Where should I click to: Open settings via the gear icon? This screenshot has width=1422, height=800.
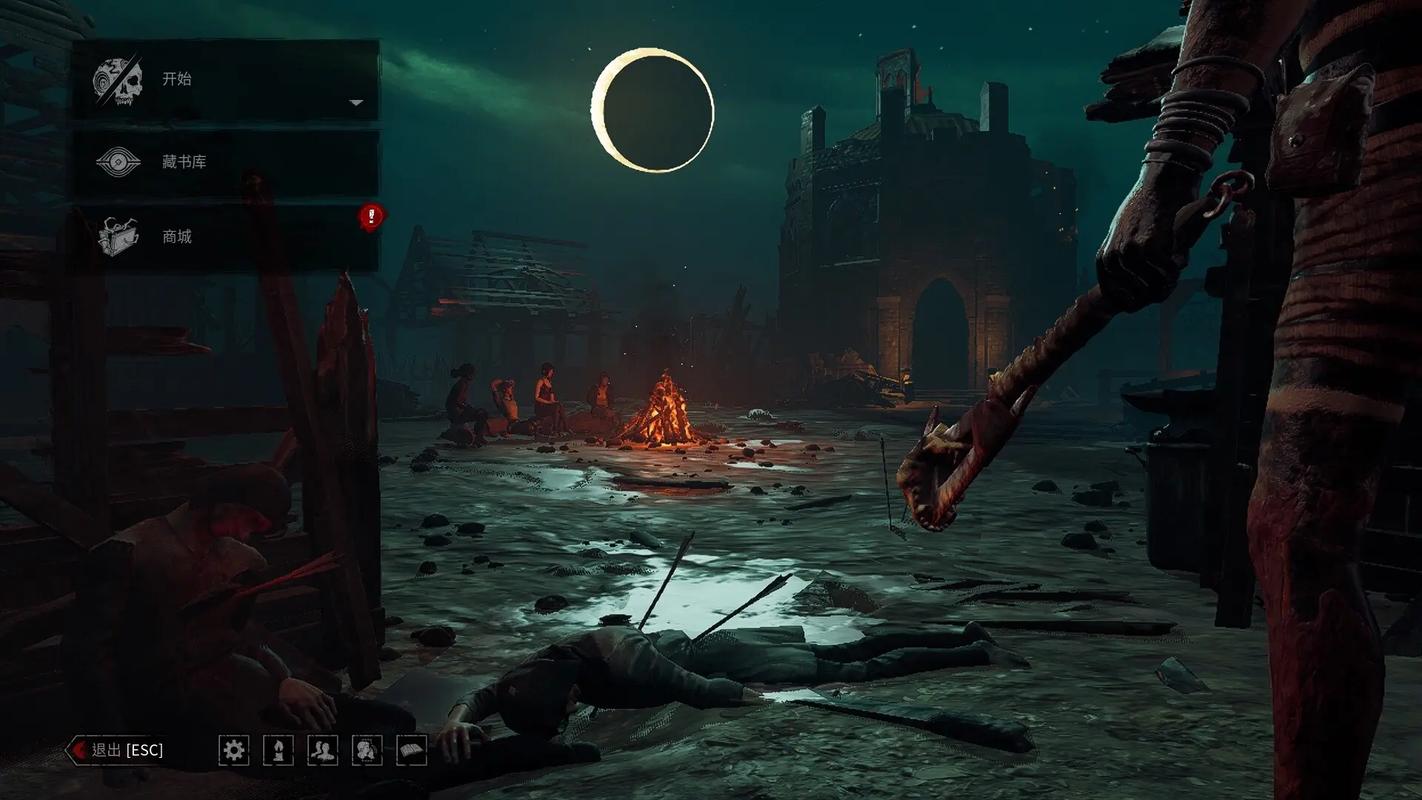pyautogui.click(x=234, y=750)
